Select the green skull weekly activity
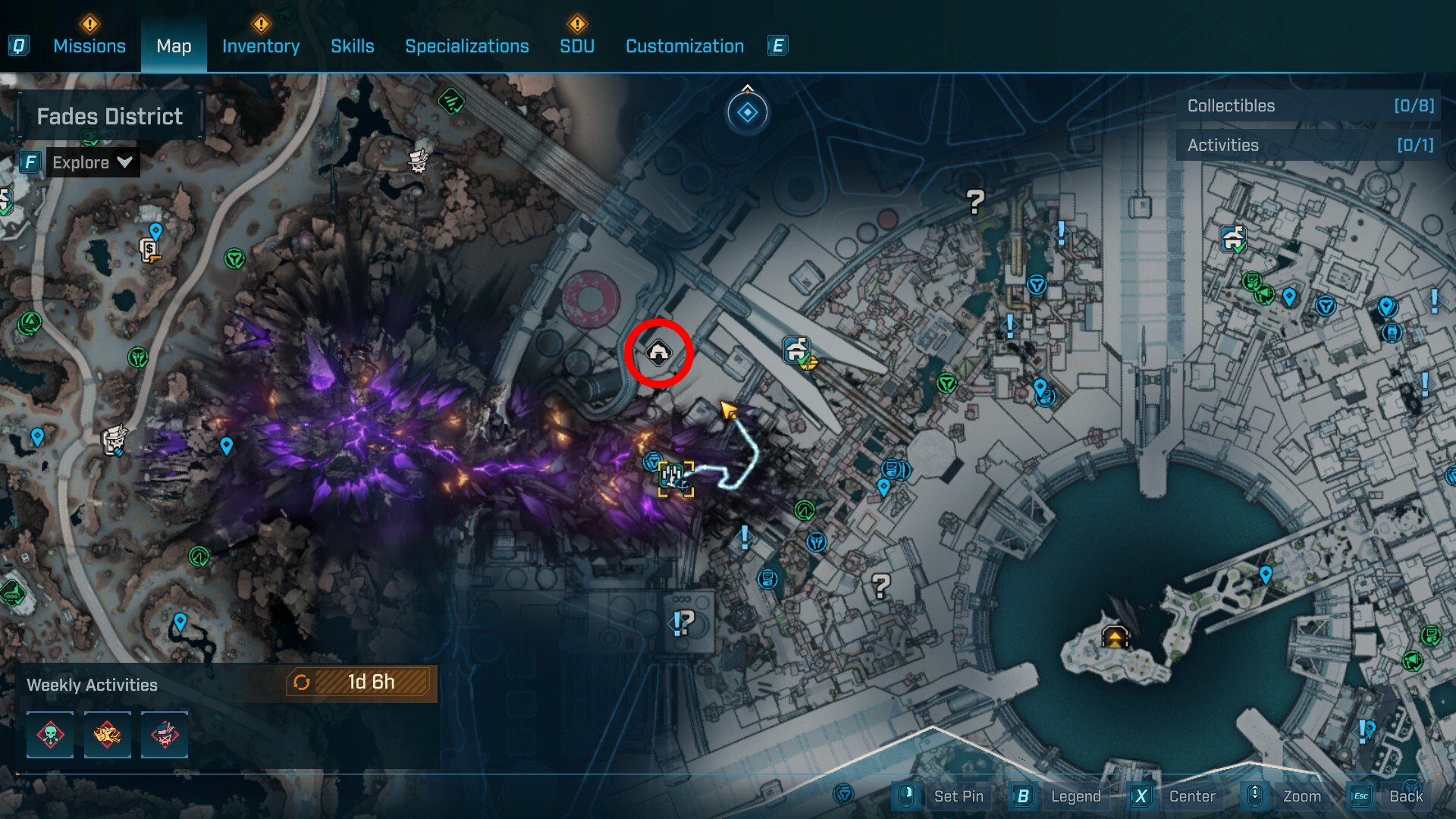 [50, 734]
